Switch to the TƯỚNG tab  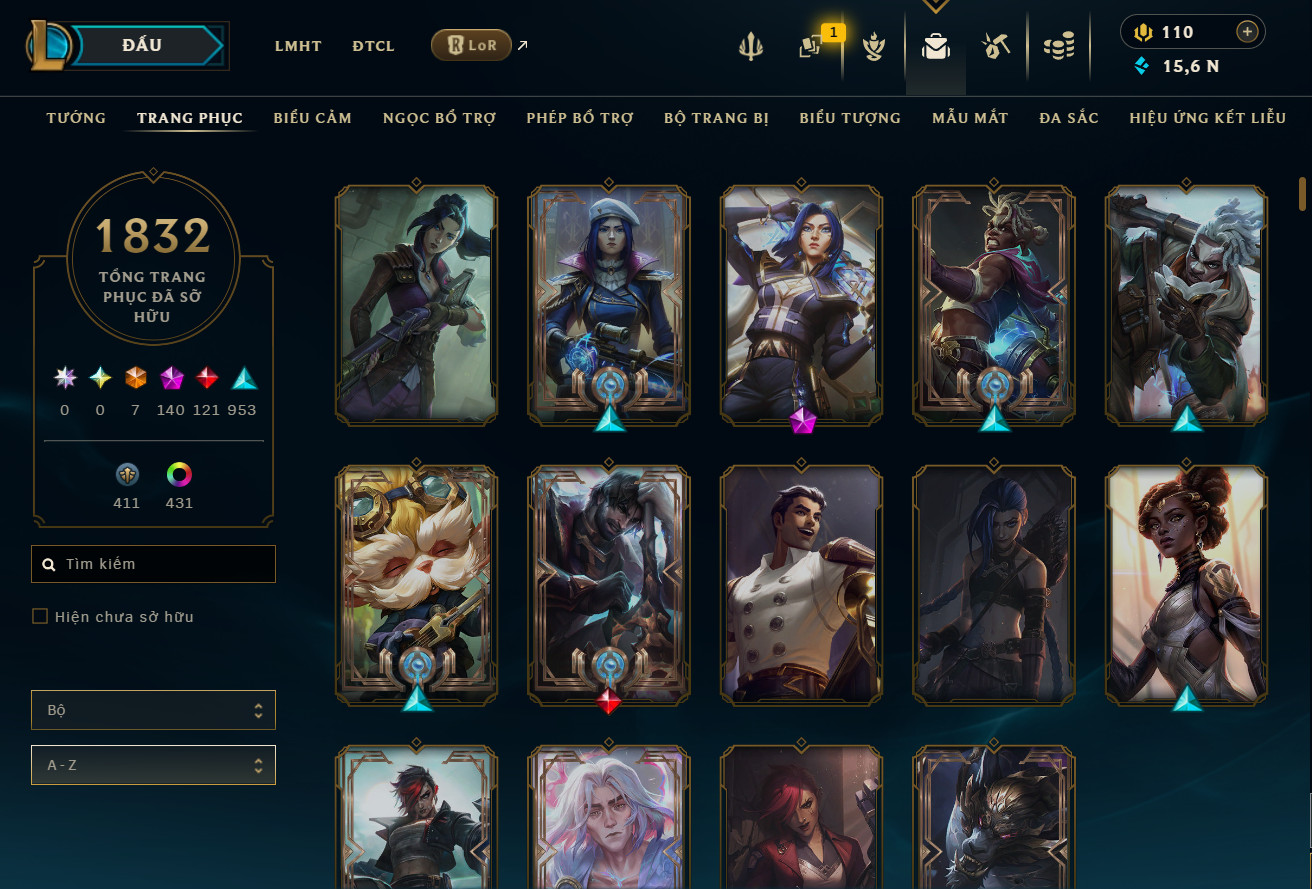coord(76,118)
